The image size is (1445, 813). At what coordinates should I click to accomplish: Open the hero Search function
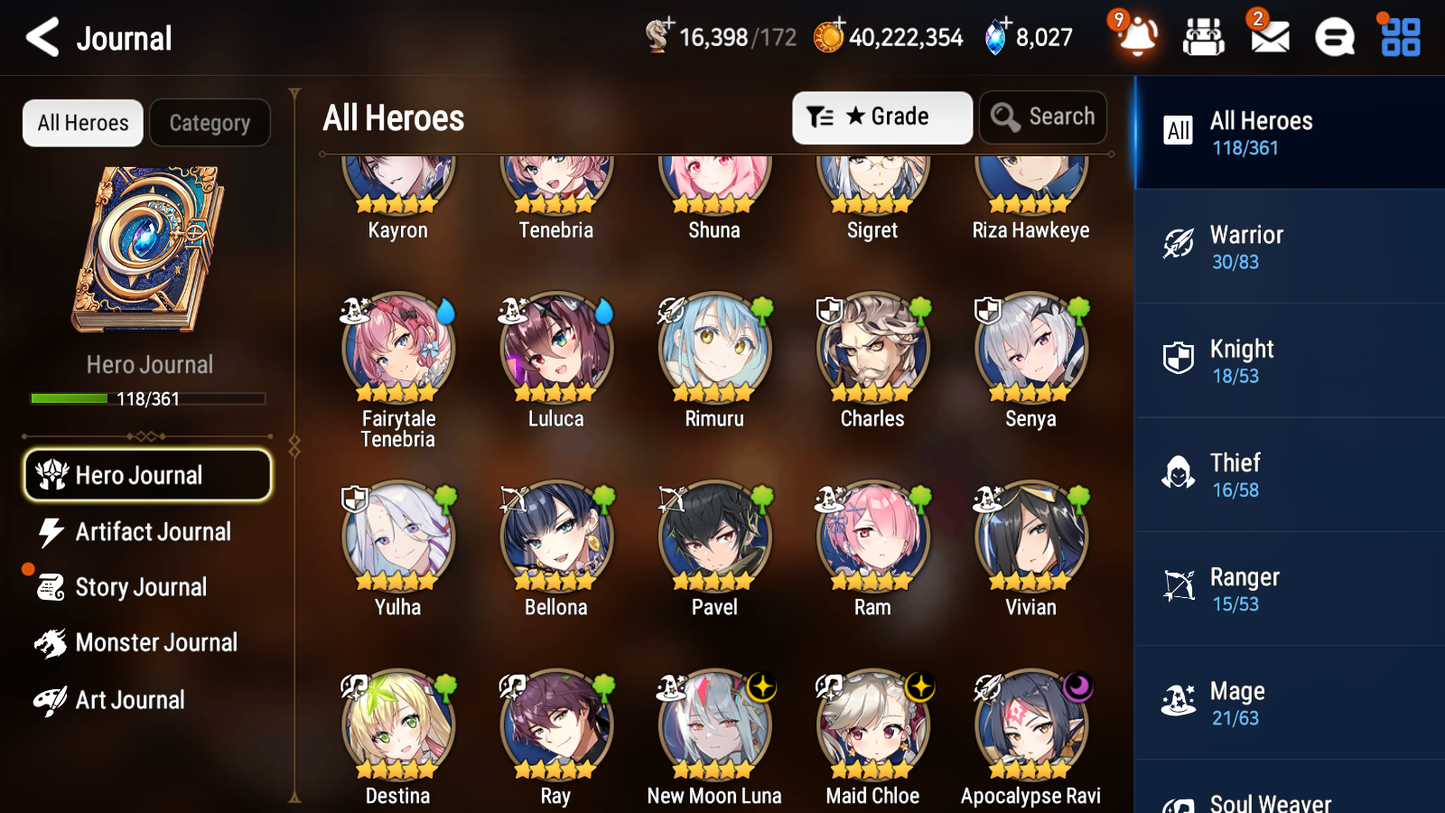1043,116
